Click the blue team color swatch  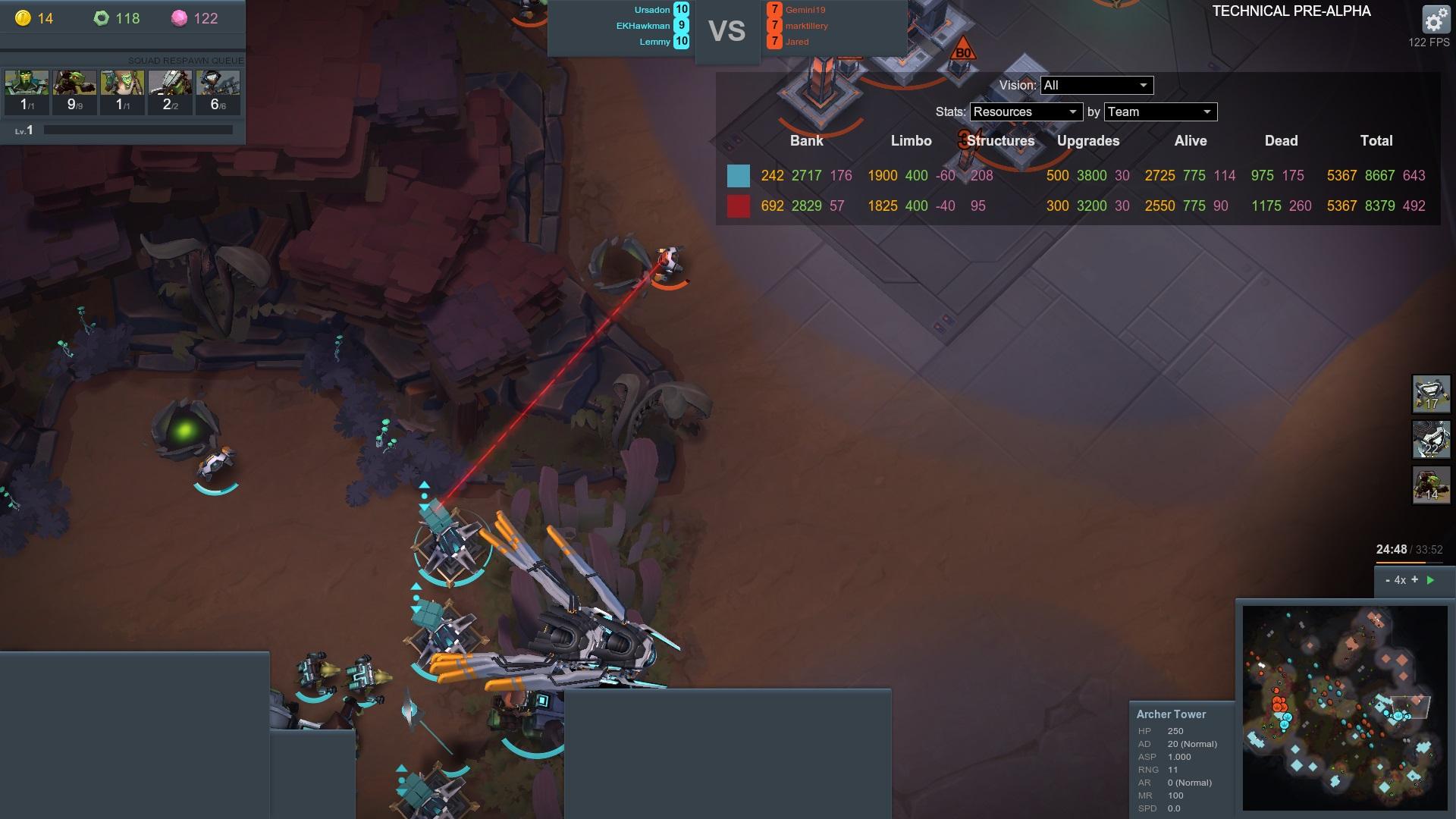point(738,176)
